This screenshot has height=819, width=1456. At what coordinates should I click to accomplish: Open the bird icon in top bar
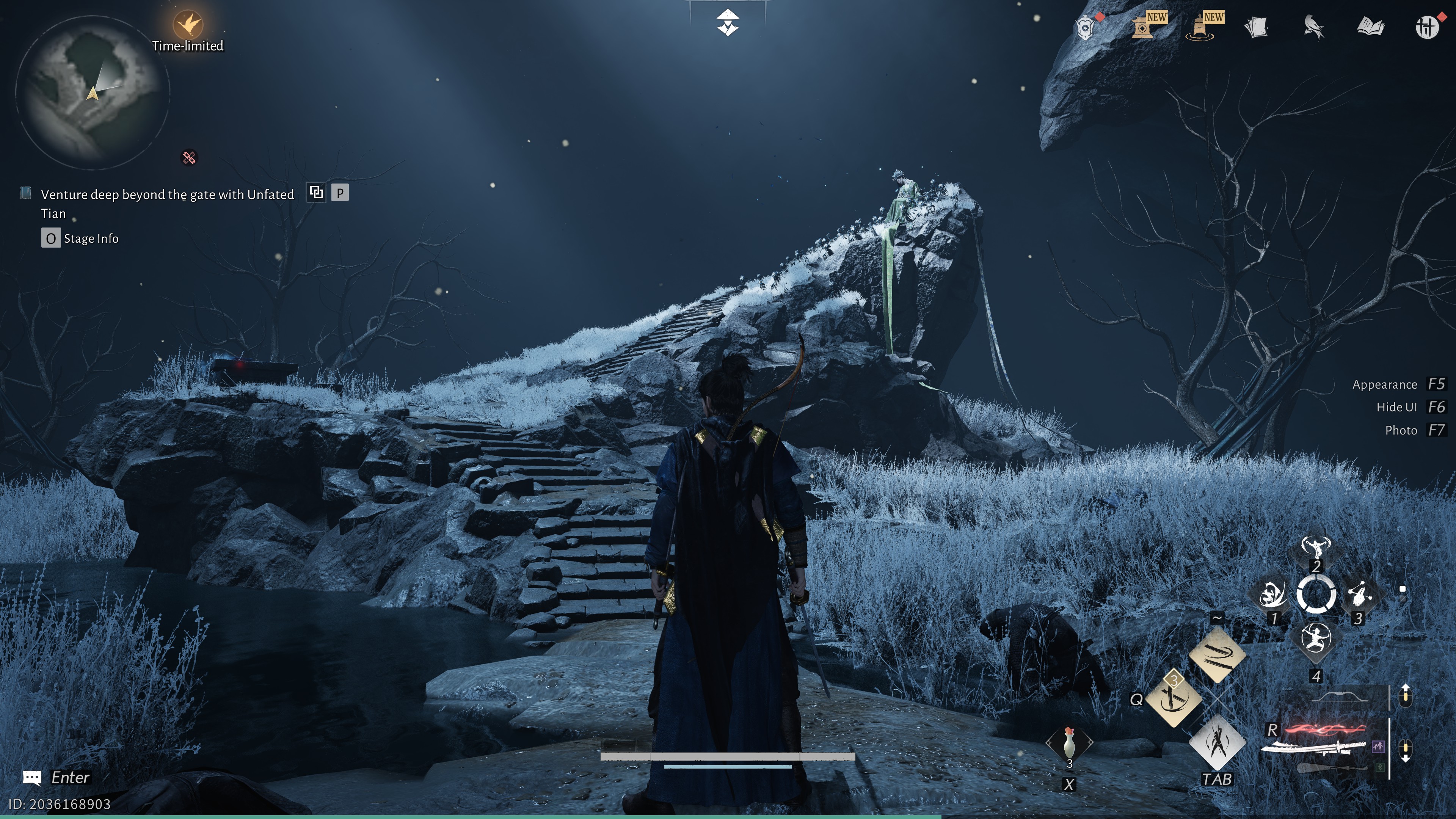pyautogui.click(x=1313, y=27)
